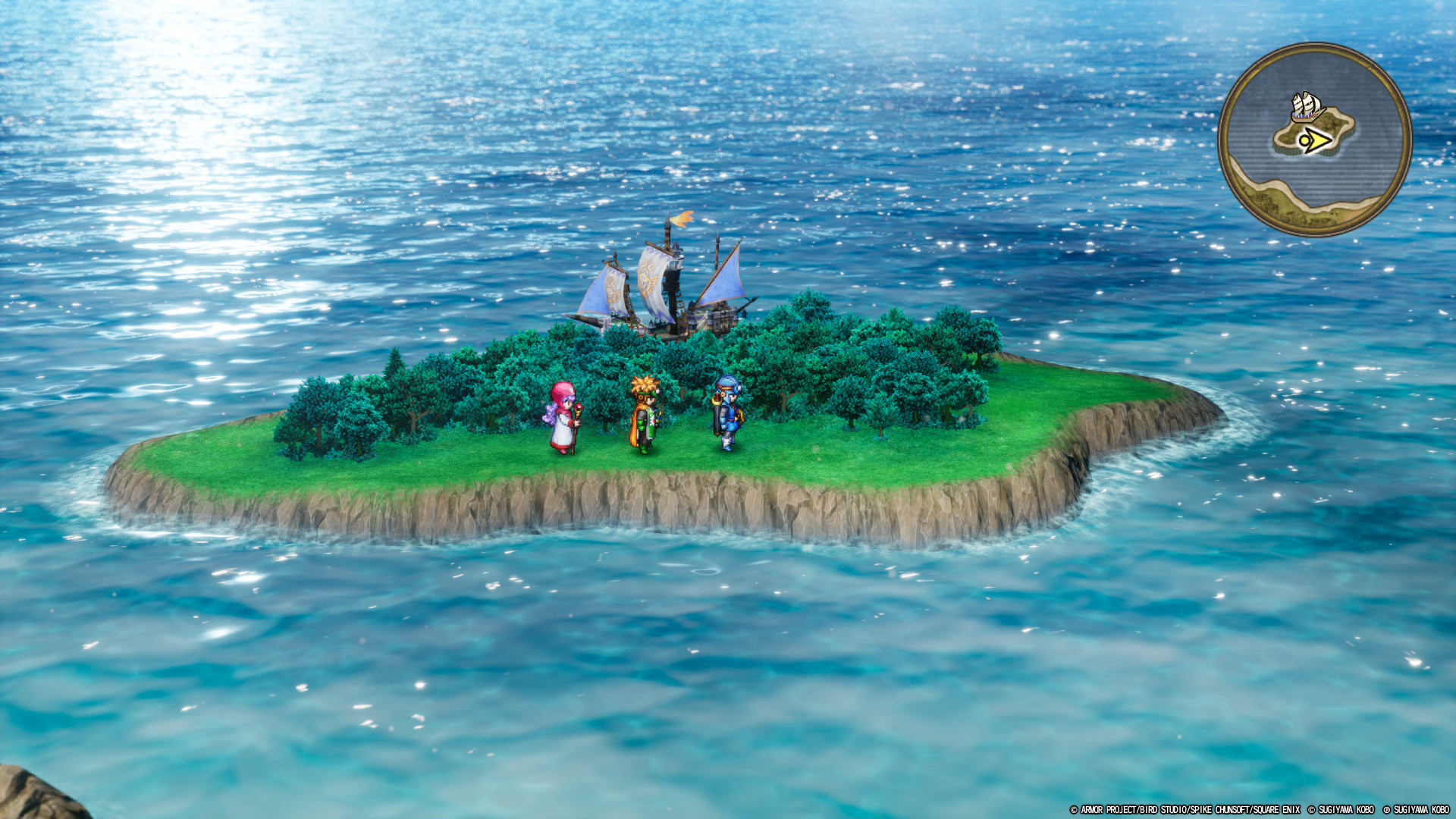Click the ship icon on the minimap
Image resolution: width=1456 pixels, height=819 pixels.
coord(1308,105)
